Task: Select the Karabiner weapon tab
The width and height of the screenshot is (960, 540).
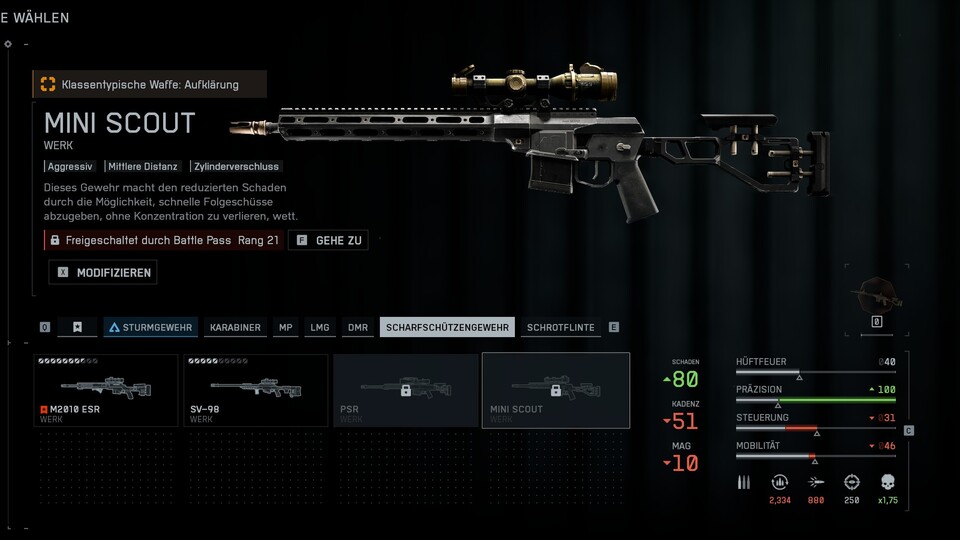Action: 235,327
